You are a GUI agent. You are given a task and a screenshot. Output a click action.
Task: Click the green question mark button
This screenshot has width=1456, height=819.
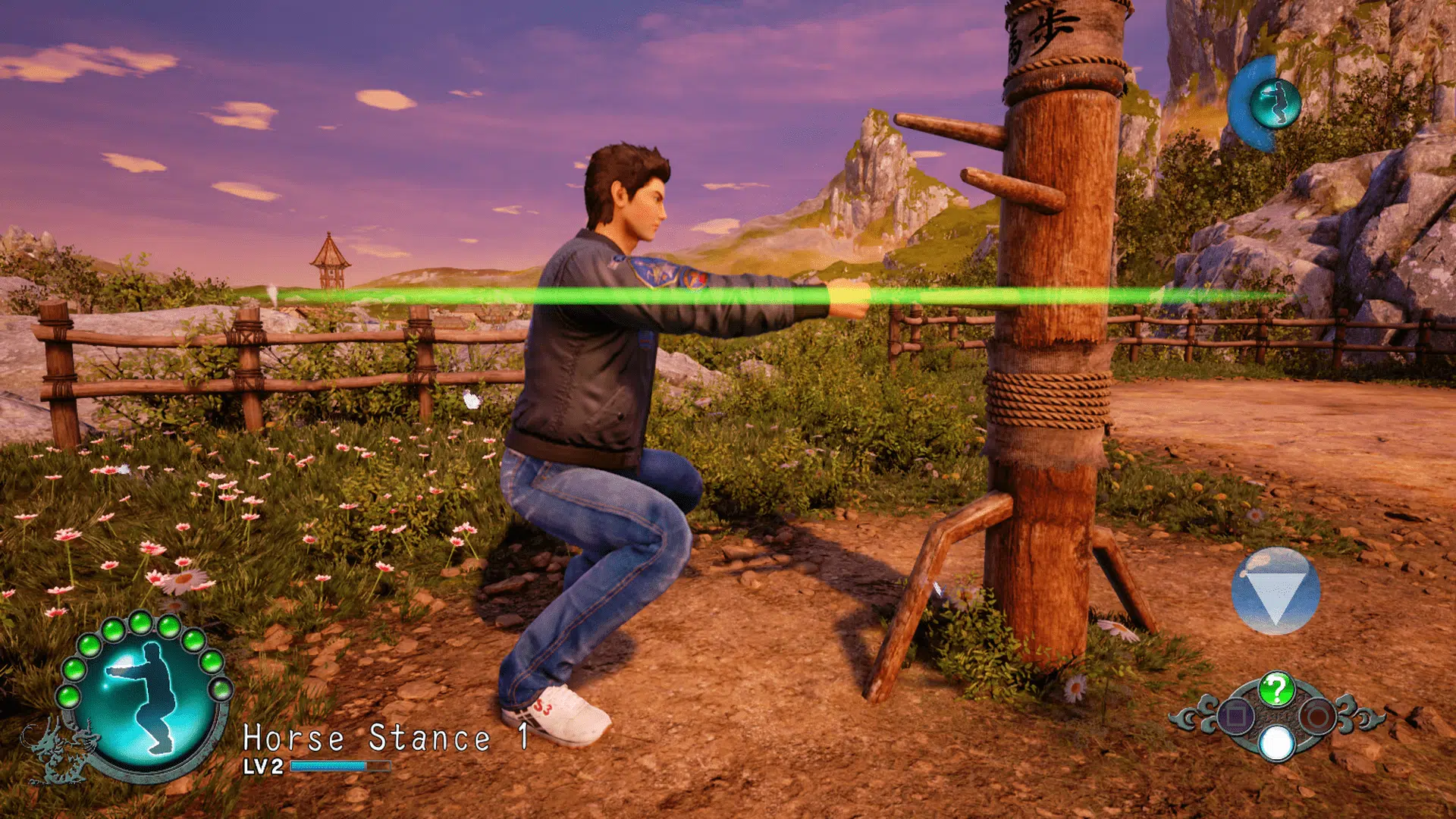coord(1276,689)
